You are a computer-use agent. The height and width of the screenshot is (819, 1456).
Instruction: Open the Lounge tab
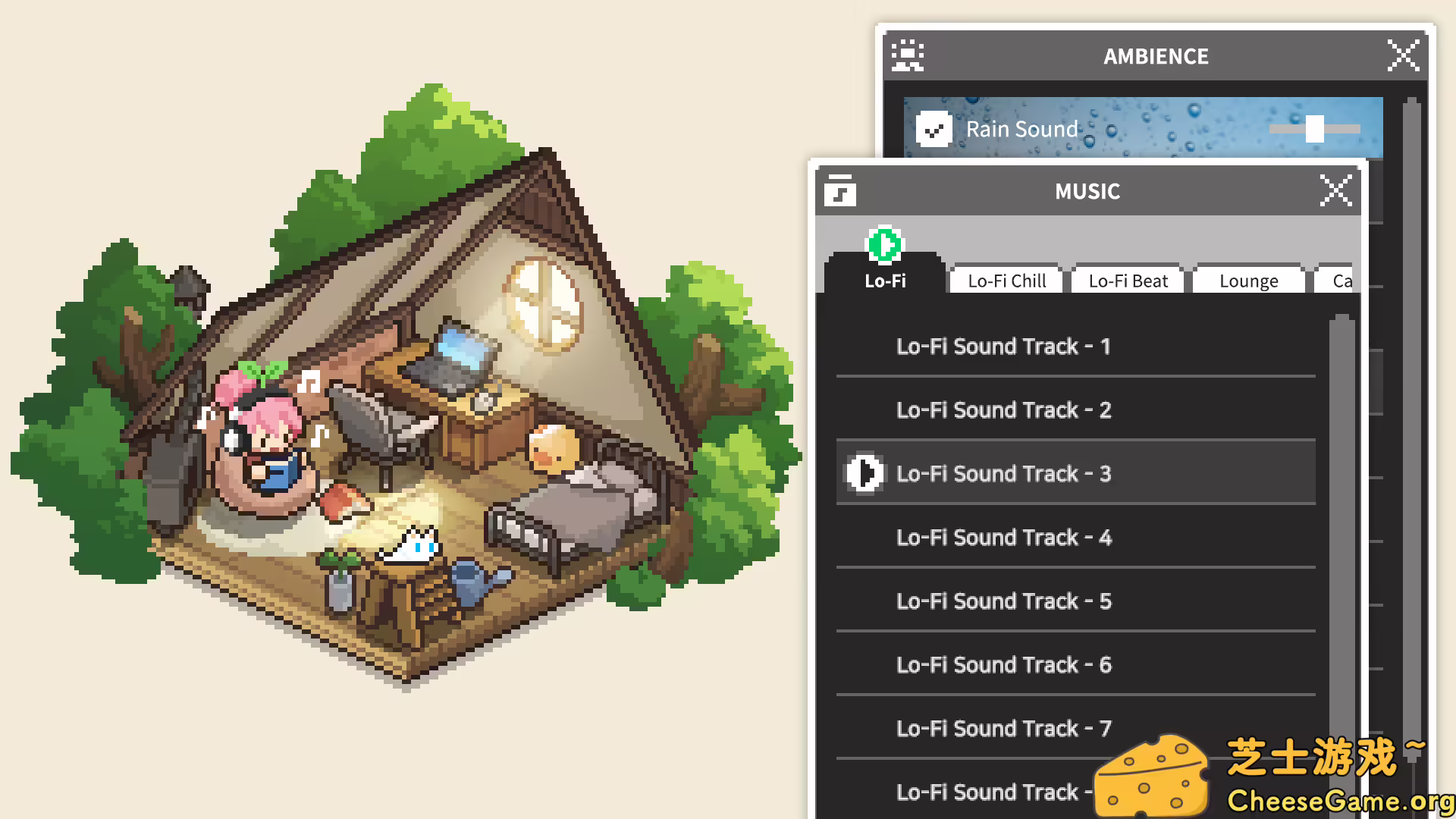(x=1248, y=281)
